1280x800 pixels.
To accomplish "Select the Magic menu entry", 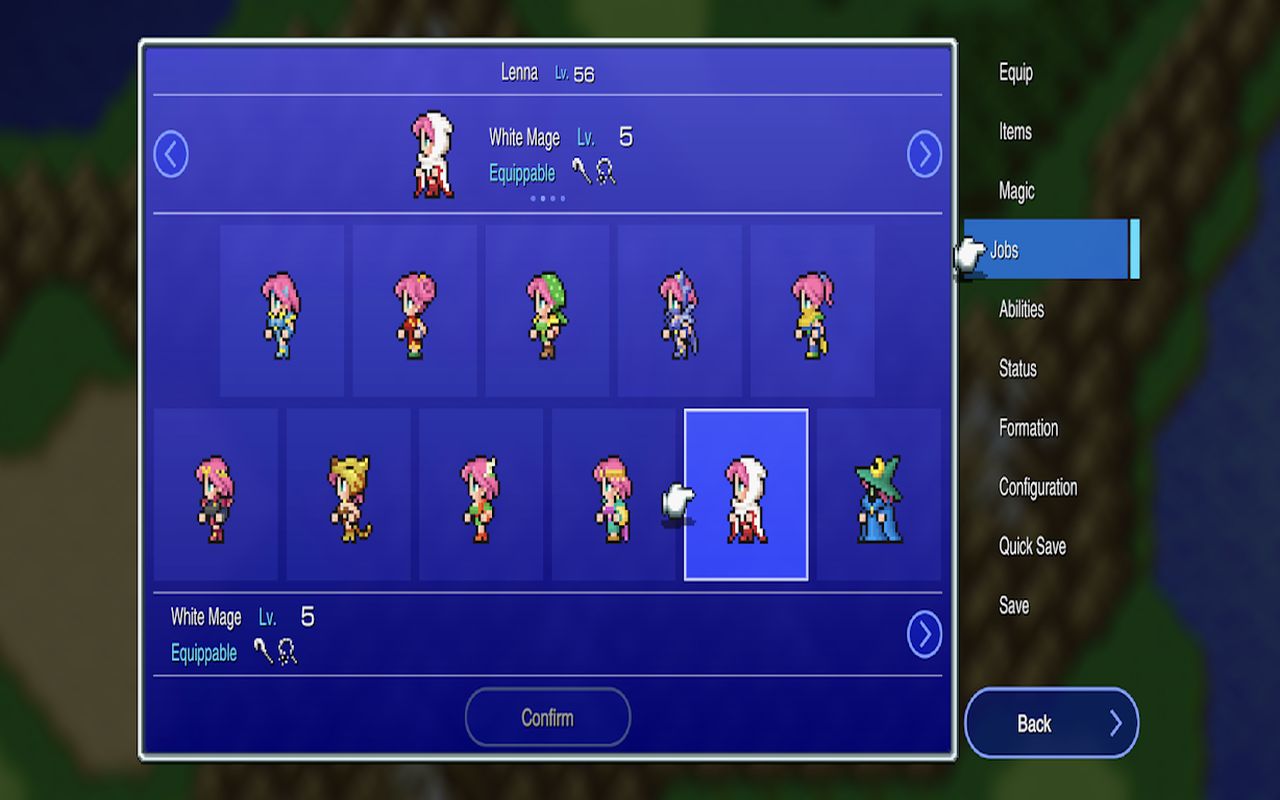I will click(x=1016, y=191).
